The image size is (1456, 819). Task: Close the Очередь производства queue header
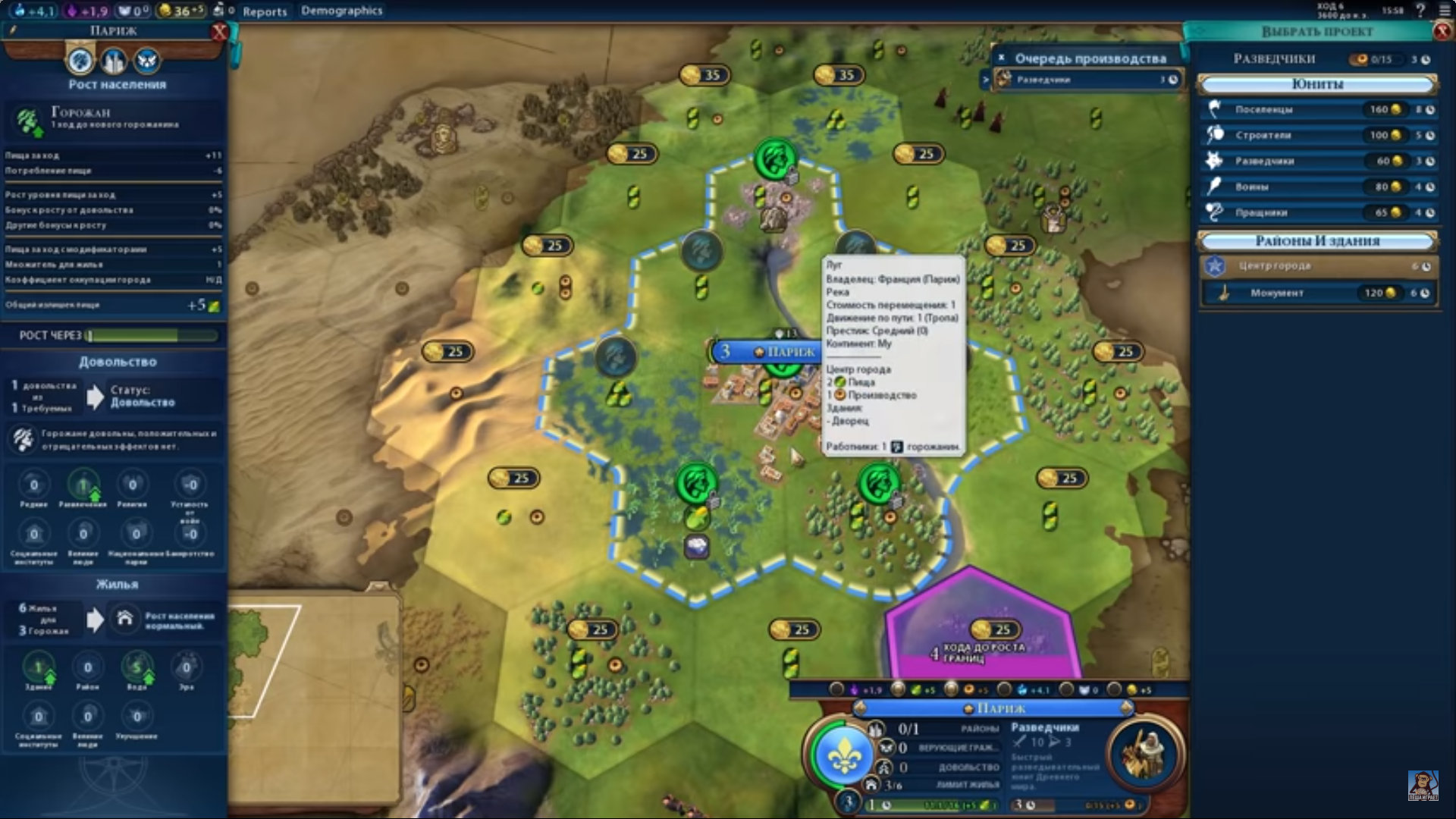click(1001, 58)
